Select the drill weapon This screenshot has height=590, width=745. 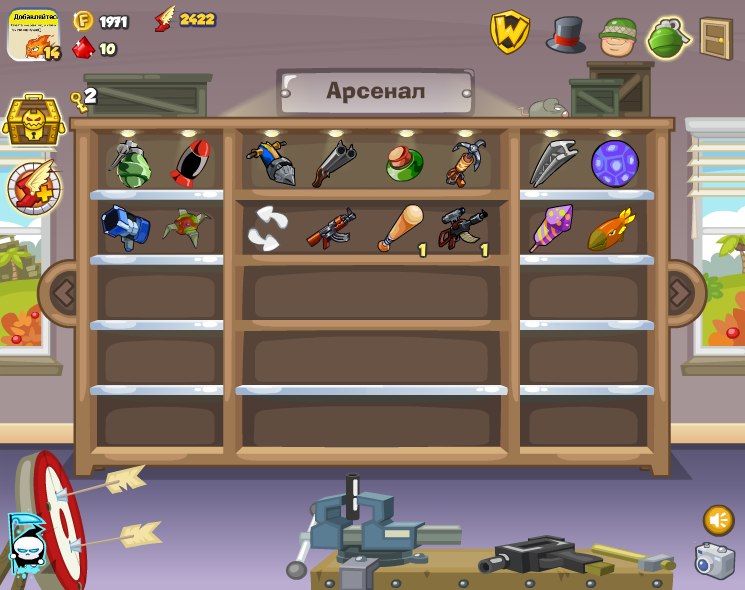click(x=271, y=163)
